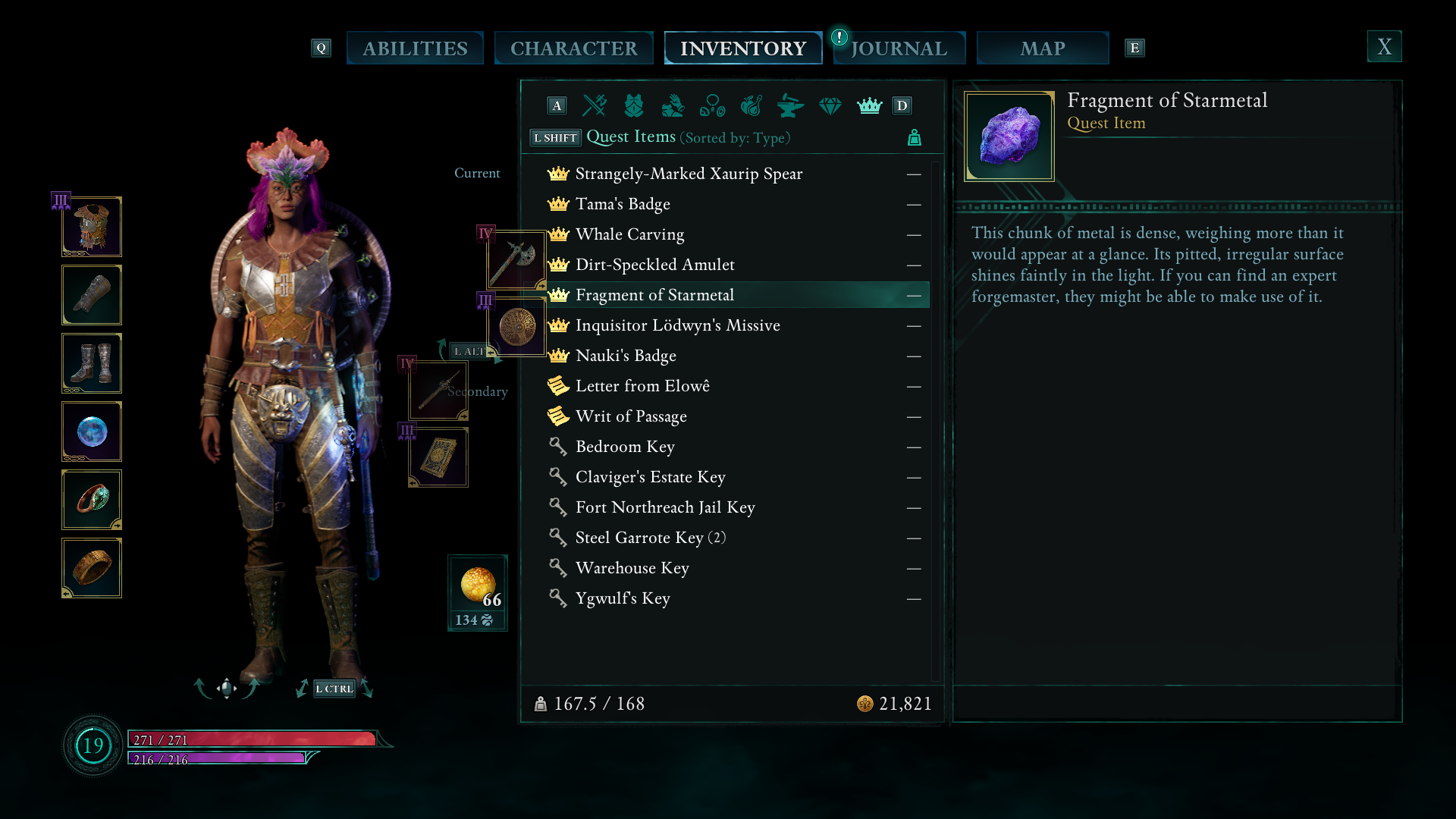This screenshot has width=1456, height=819.
Task: Open the CHARACTER screen
Action: coord(574,47)
